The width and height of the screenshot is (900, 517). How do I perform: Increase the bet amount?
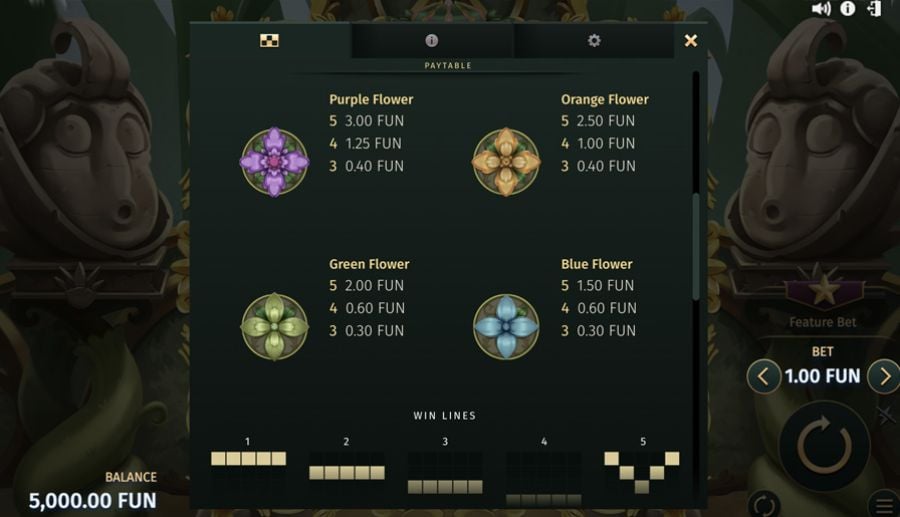tap(883, 377)
